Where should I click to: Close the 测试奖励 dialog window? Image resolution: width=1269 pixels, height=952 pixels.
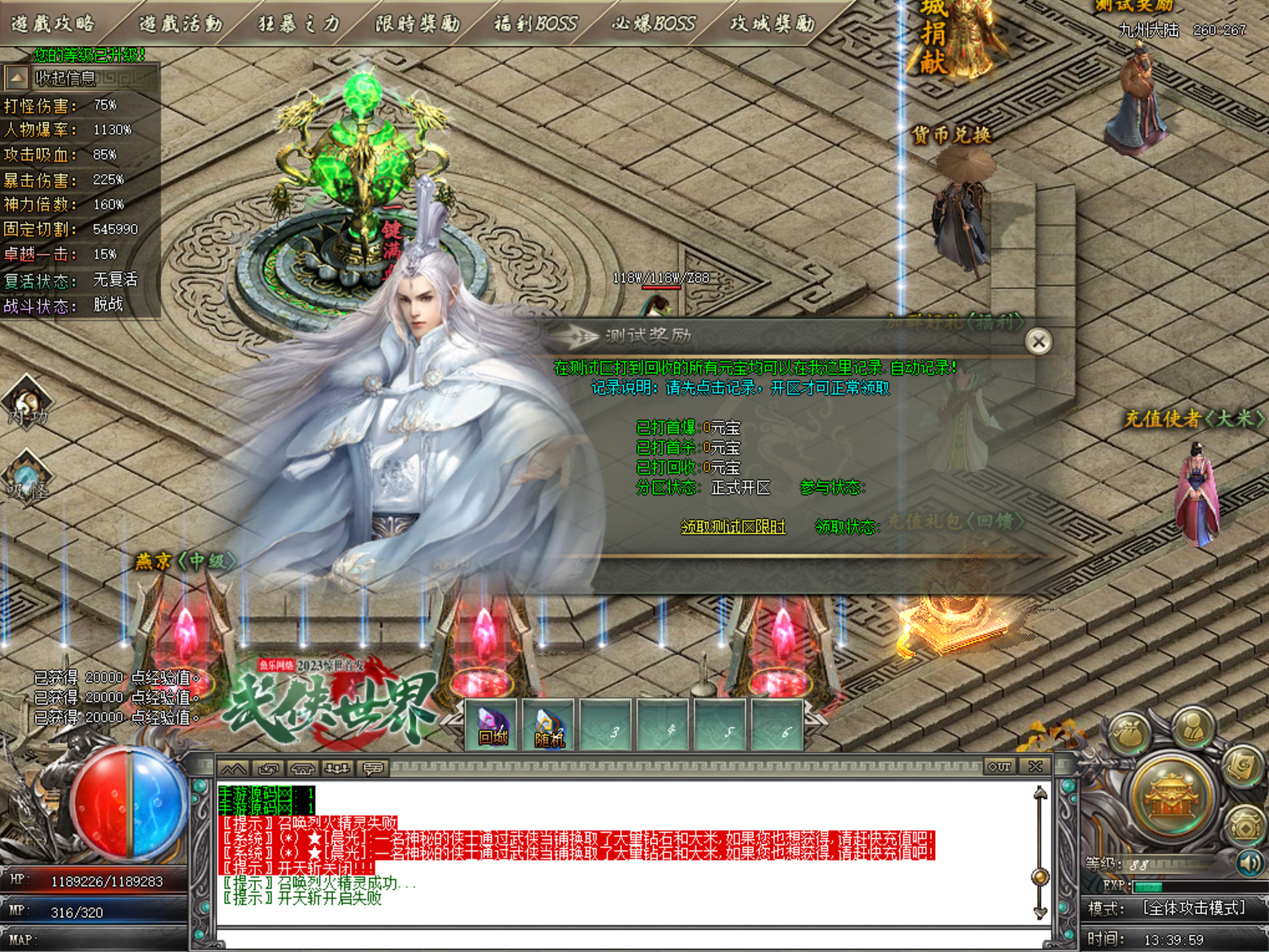(x=1037, y=341)
